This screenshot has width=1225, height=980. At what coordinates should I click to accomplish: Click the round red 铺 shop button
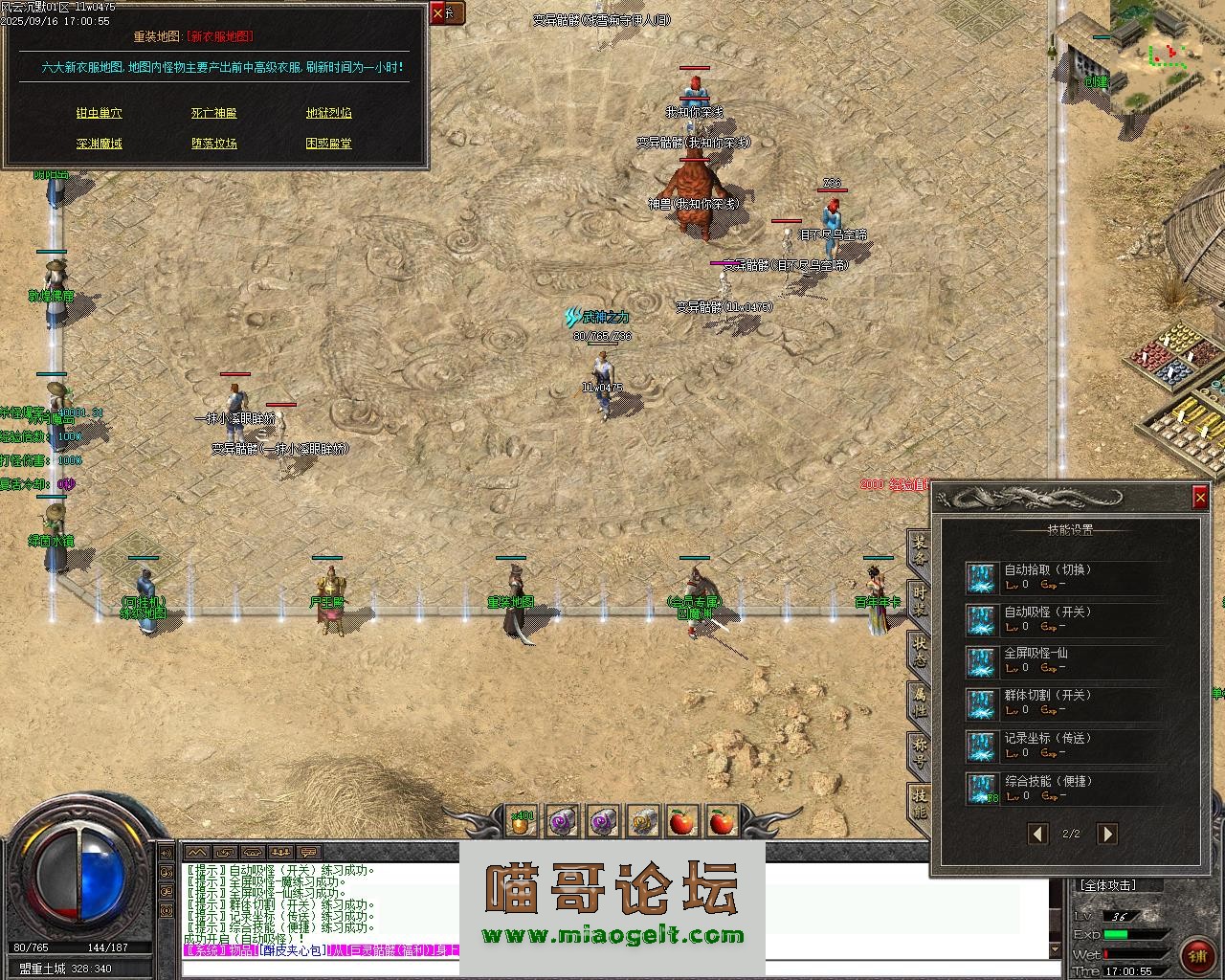click(1196, 953)
